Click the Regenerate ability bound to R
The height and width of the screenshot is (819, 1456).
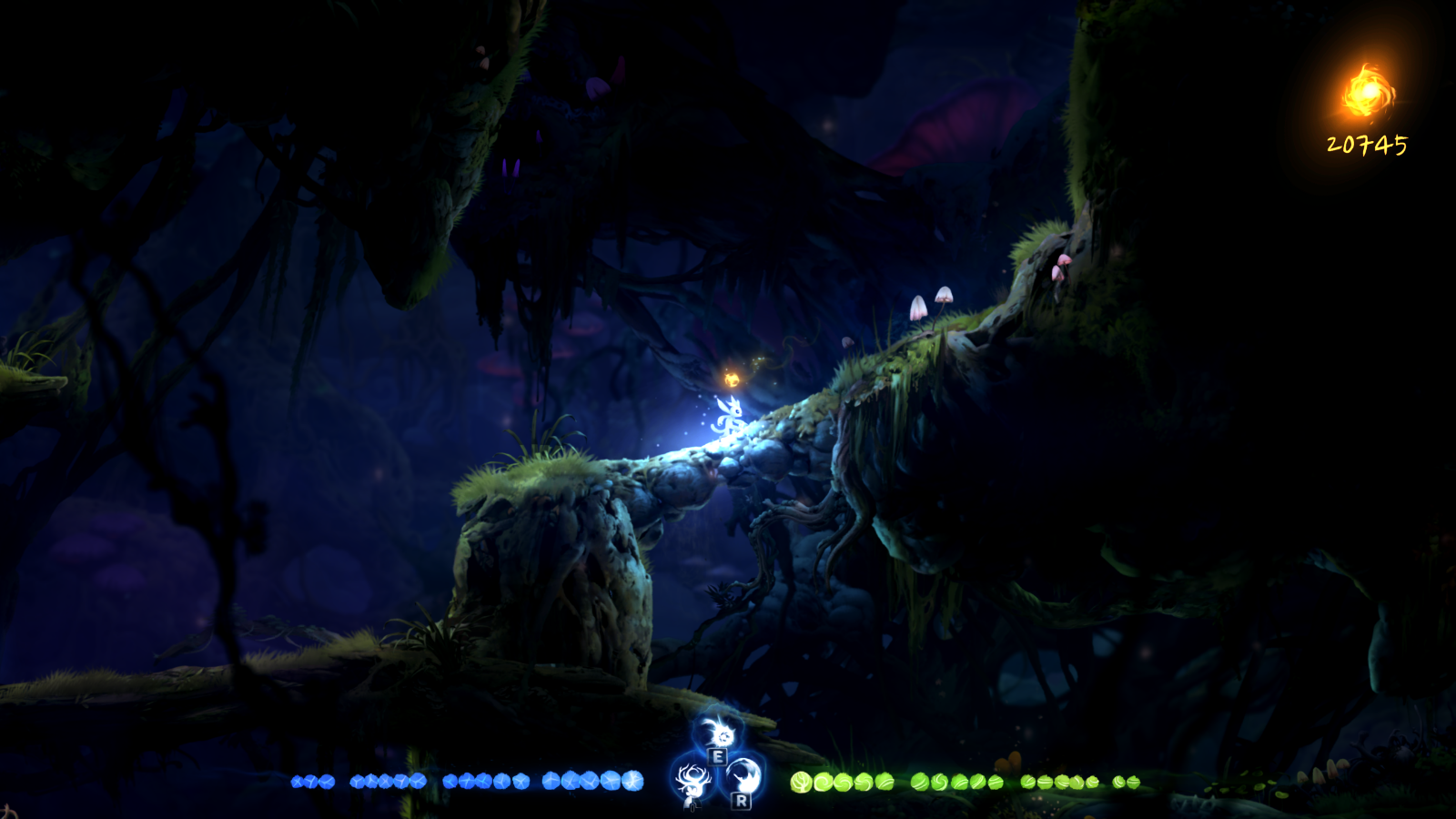743,776
